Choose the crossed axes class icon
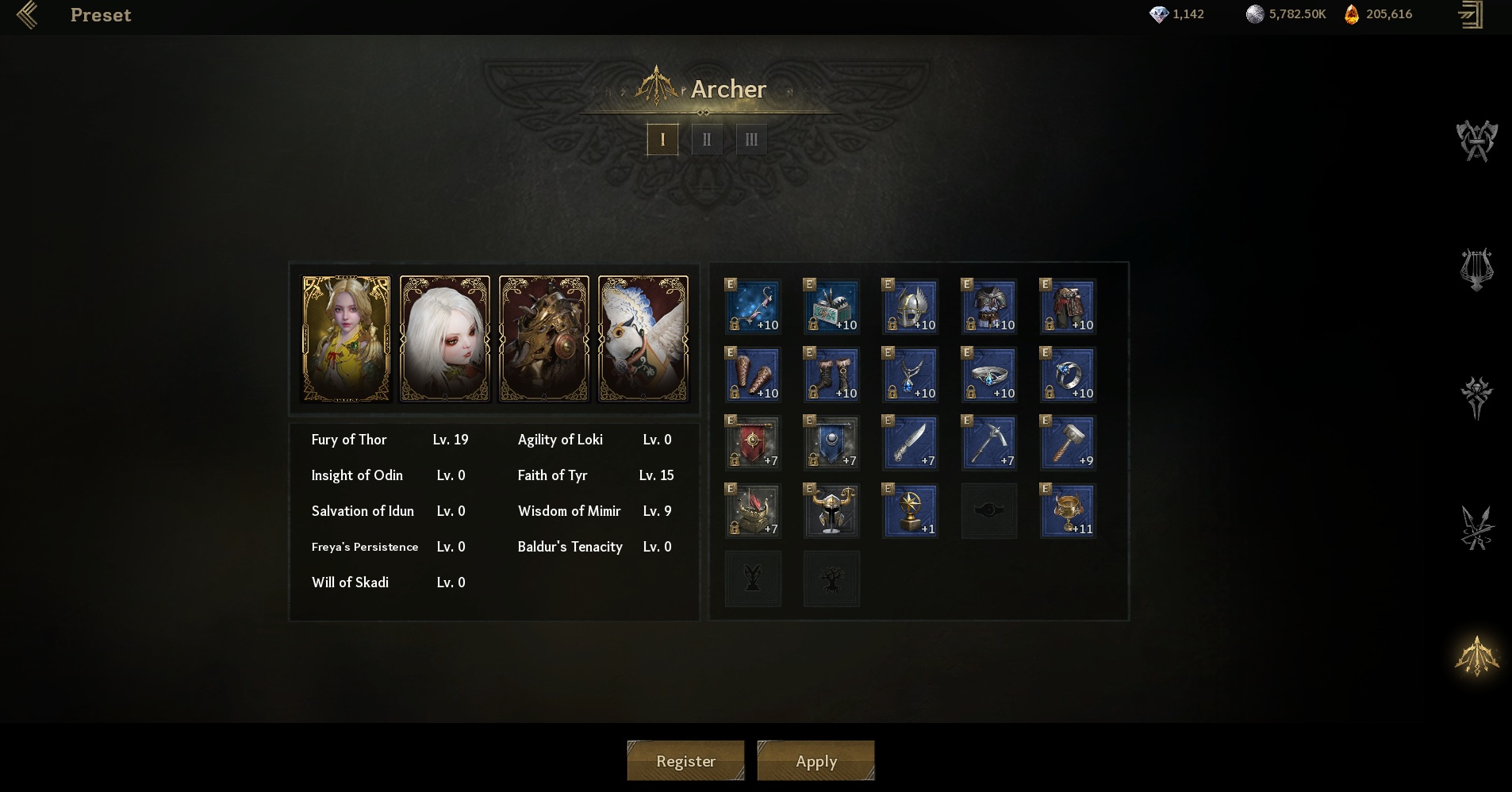1512x792 pixels. [1476, 141]
